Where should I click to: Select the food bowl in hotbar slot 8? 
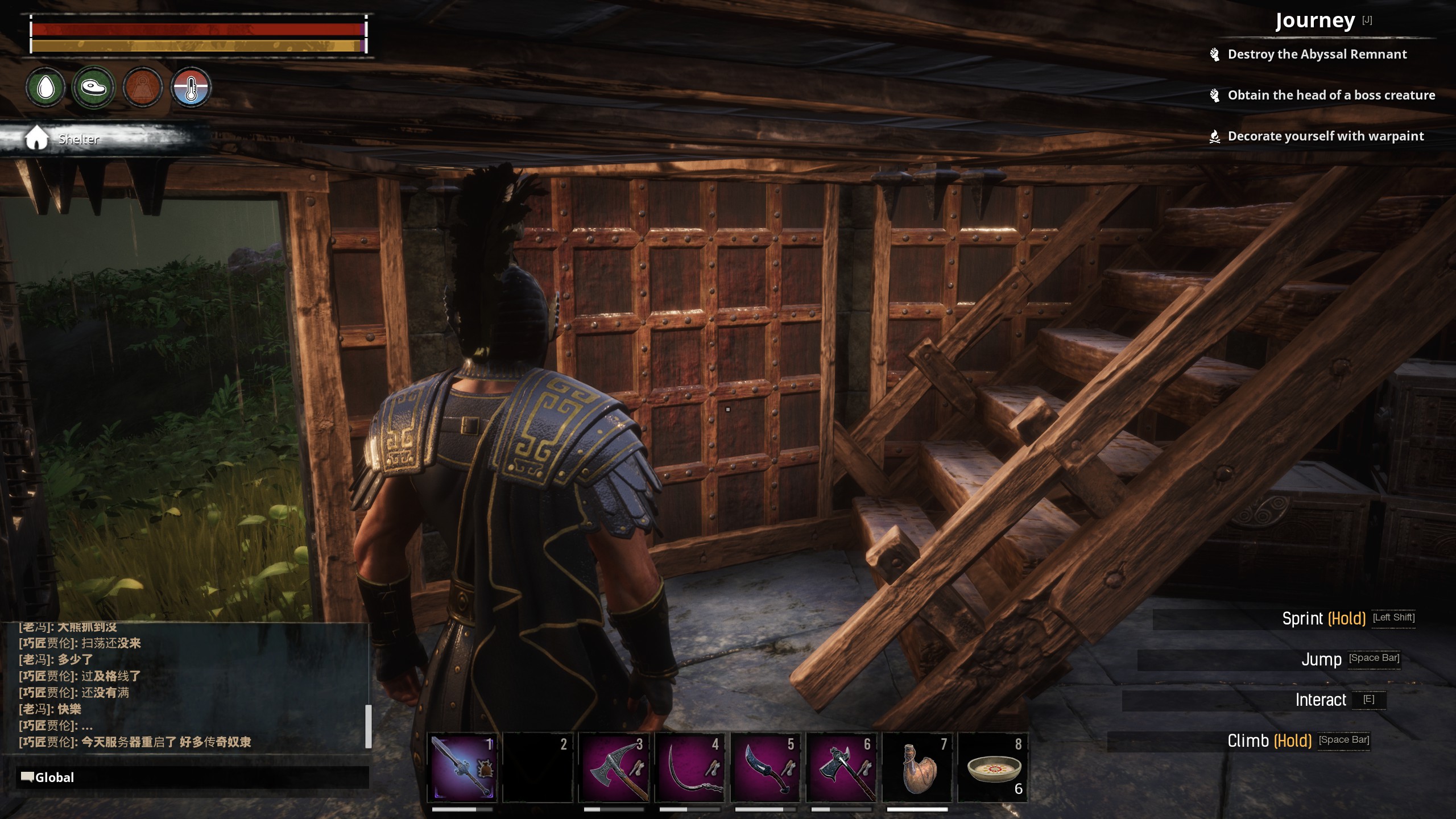pyautogui.click(x=992, y=767)
